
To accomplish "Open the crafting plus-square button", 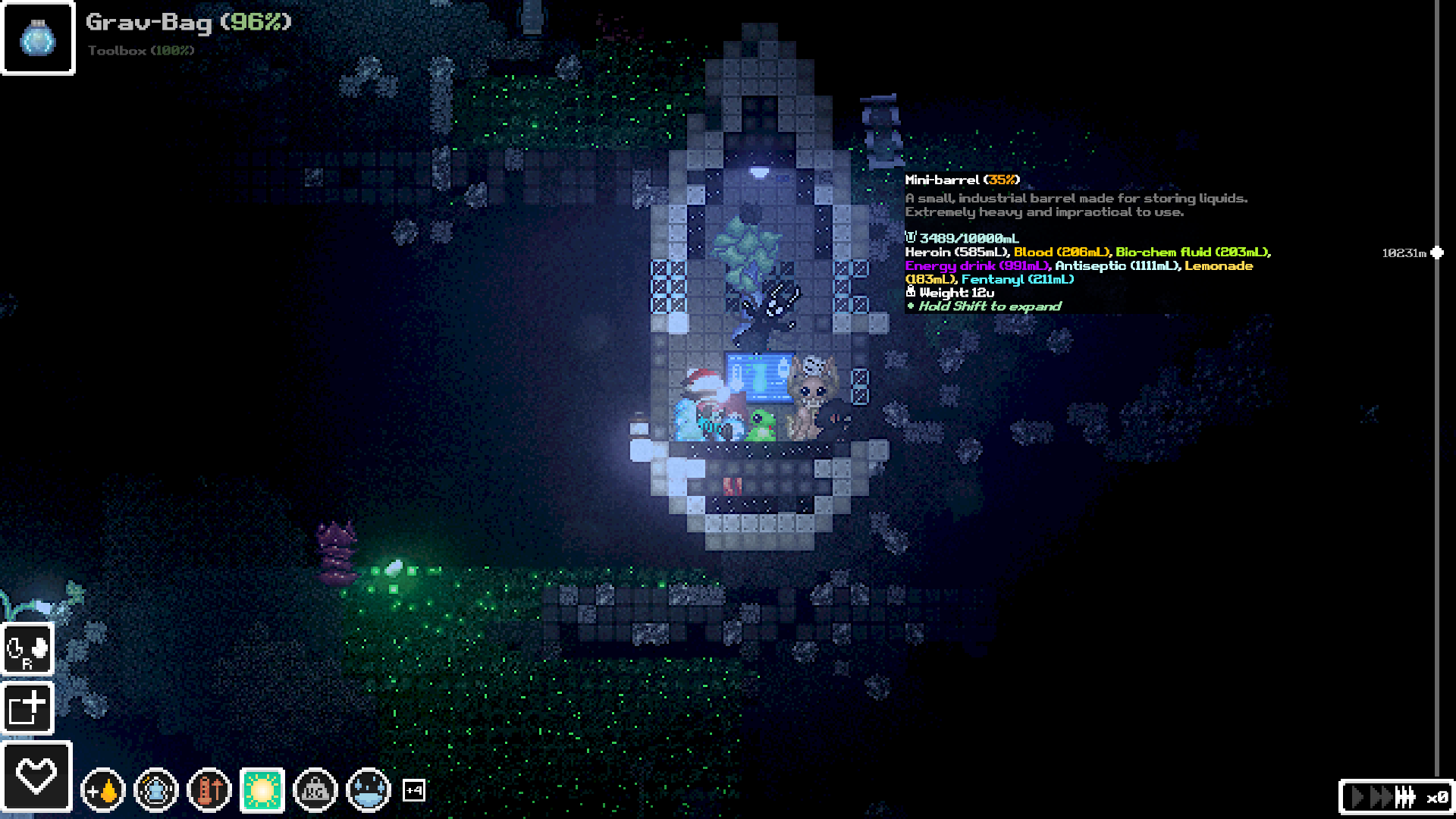I will (28, 708).
